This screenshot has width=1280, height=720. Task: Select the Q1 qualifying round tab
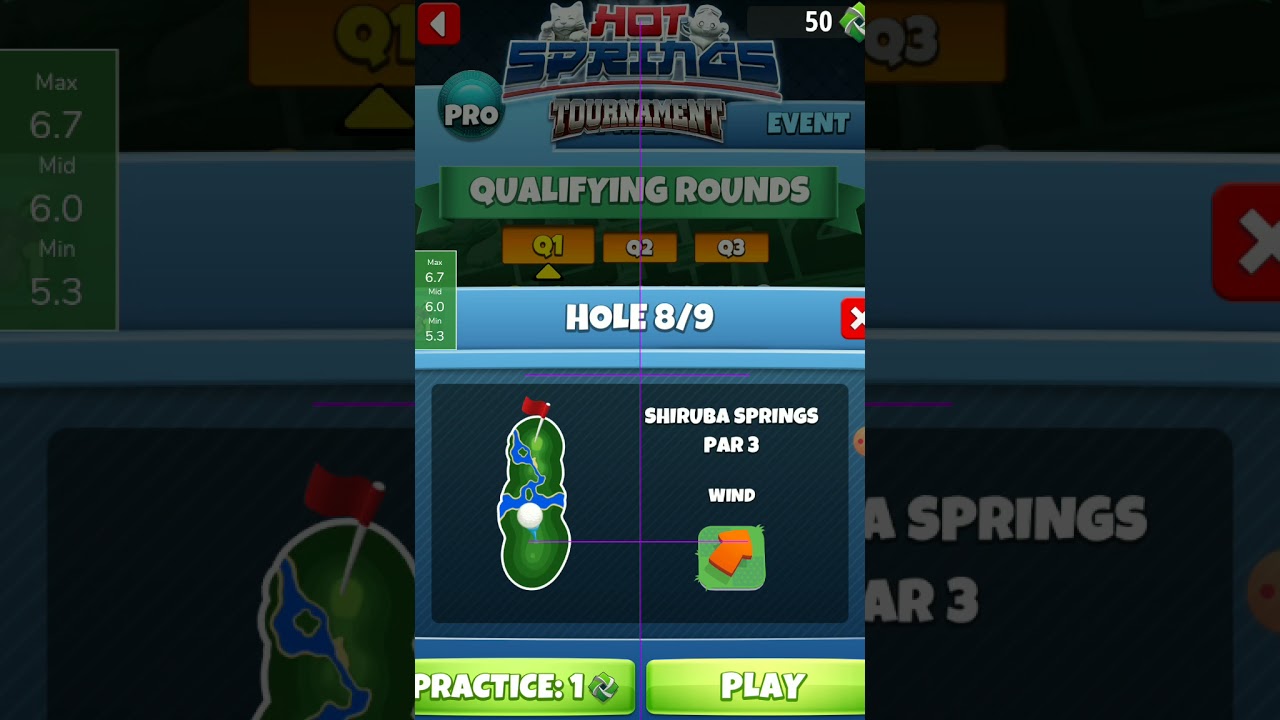pos(548,246)
